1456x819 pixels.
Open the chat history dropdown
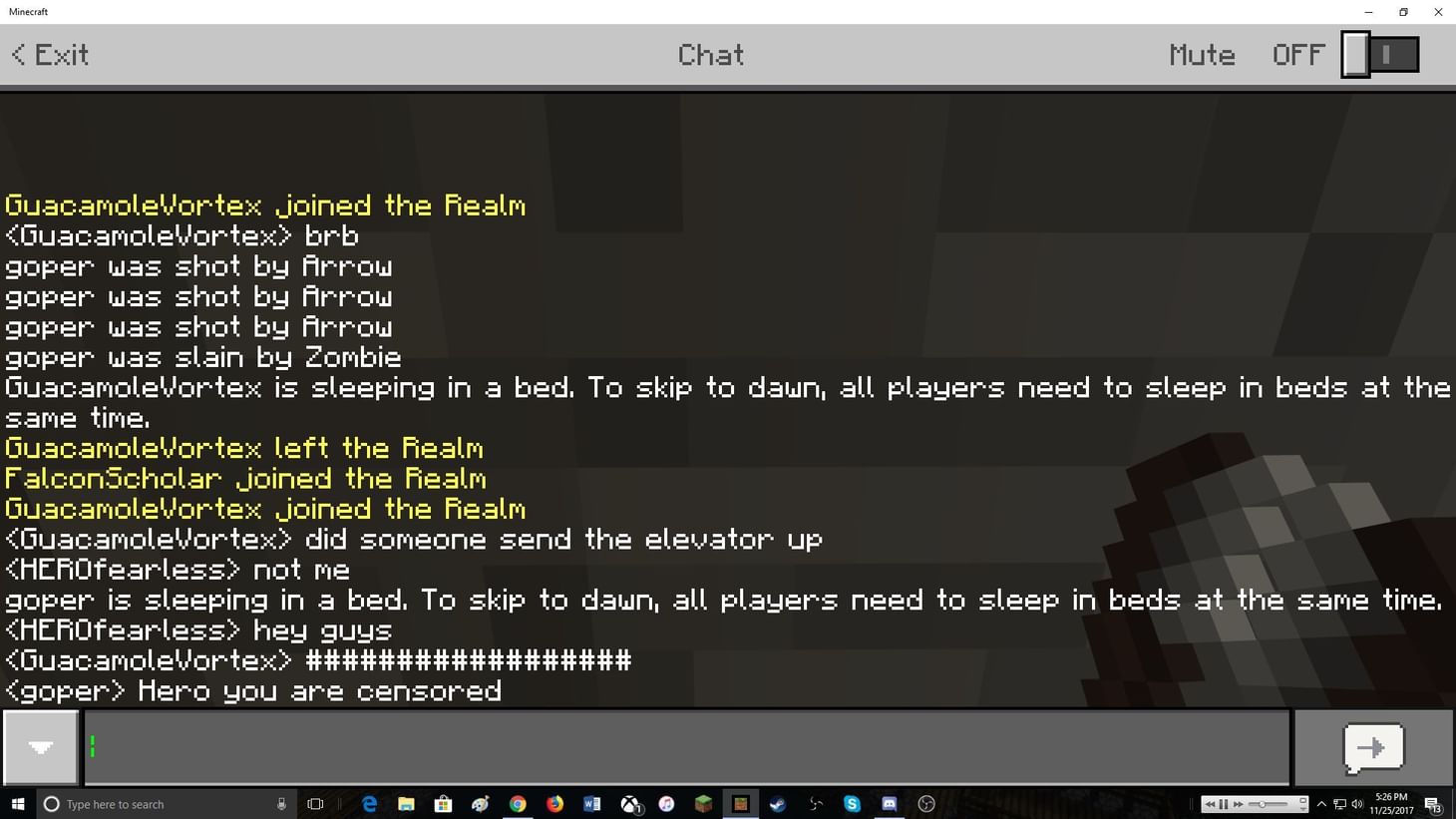[x=40, y=747]
